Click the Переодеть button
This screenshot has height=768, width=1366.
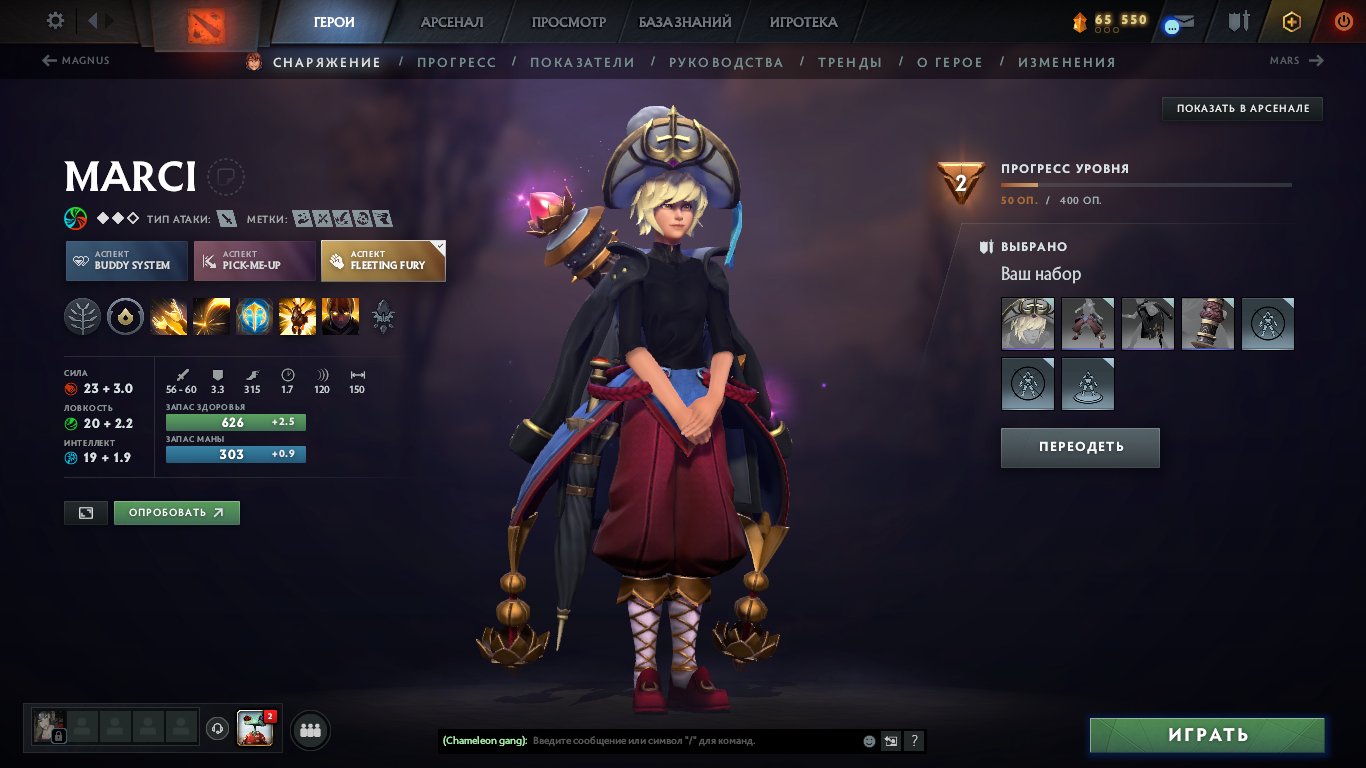pos(1080,447)
